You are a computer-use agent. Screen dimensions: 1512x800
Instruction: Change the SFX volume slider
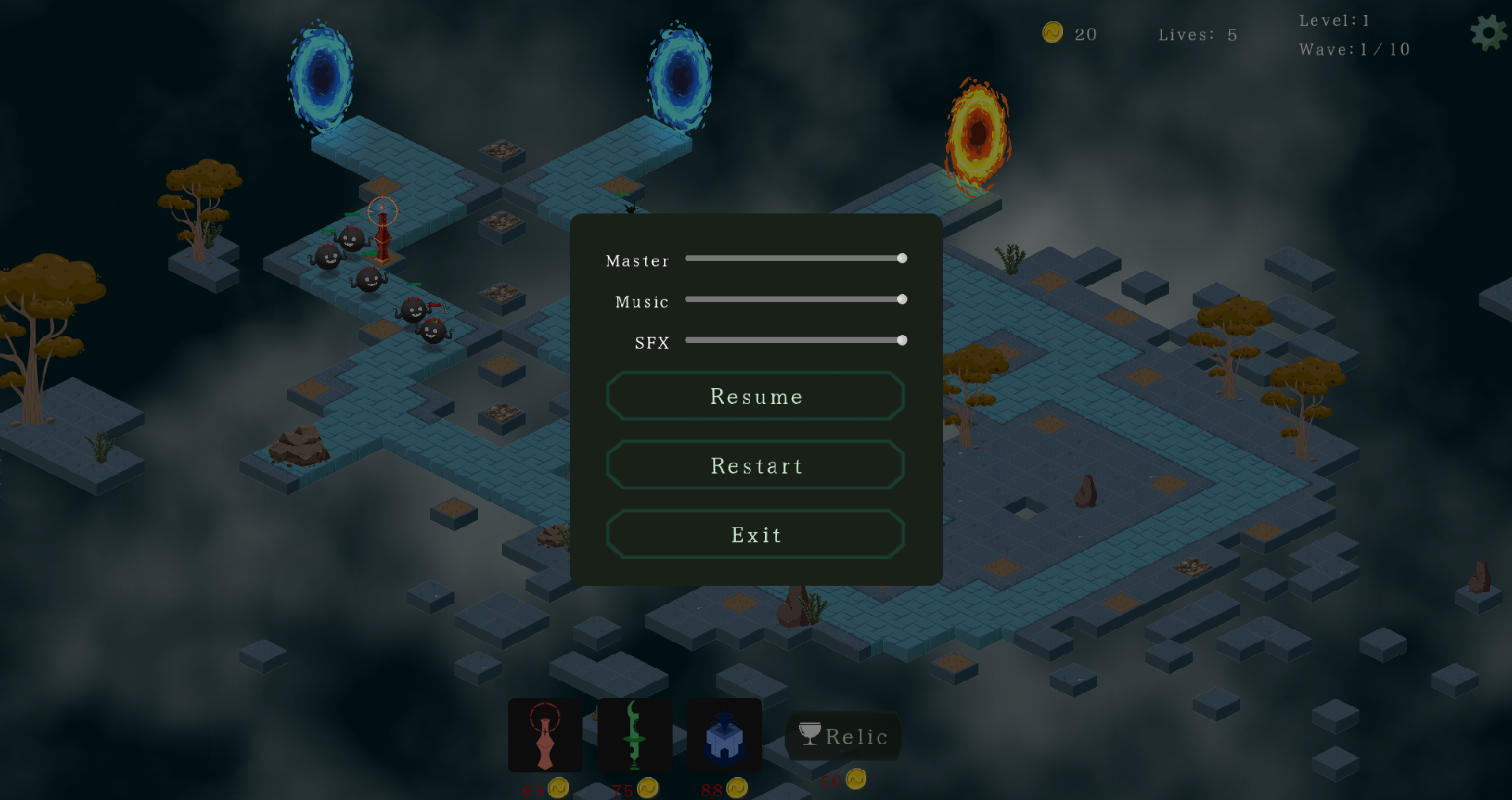[901, 341]
